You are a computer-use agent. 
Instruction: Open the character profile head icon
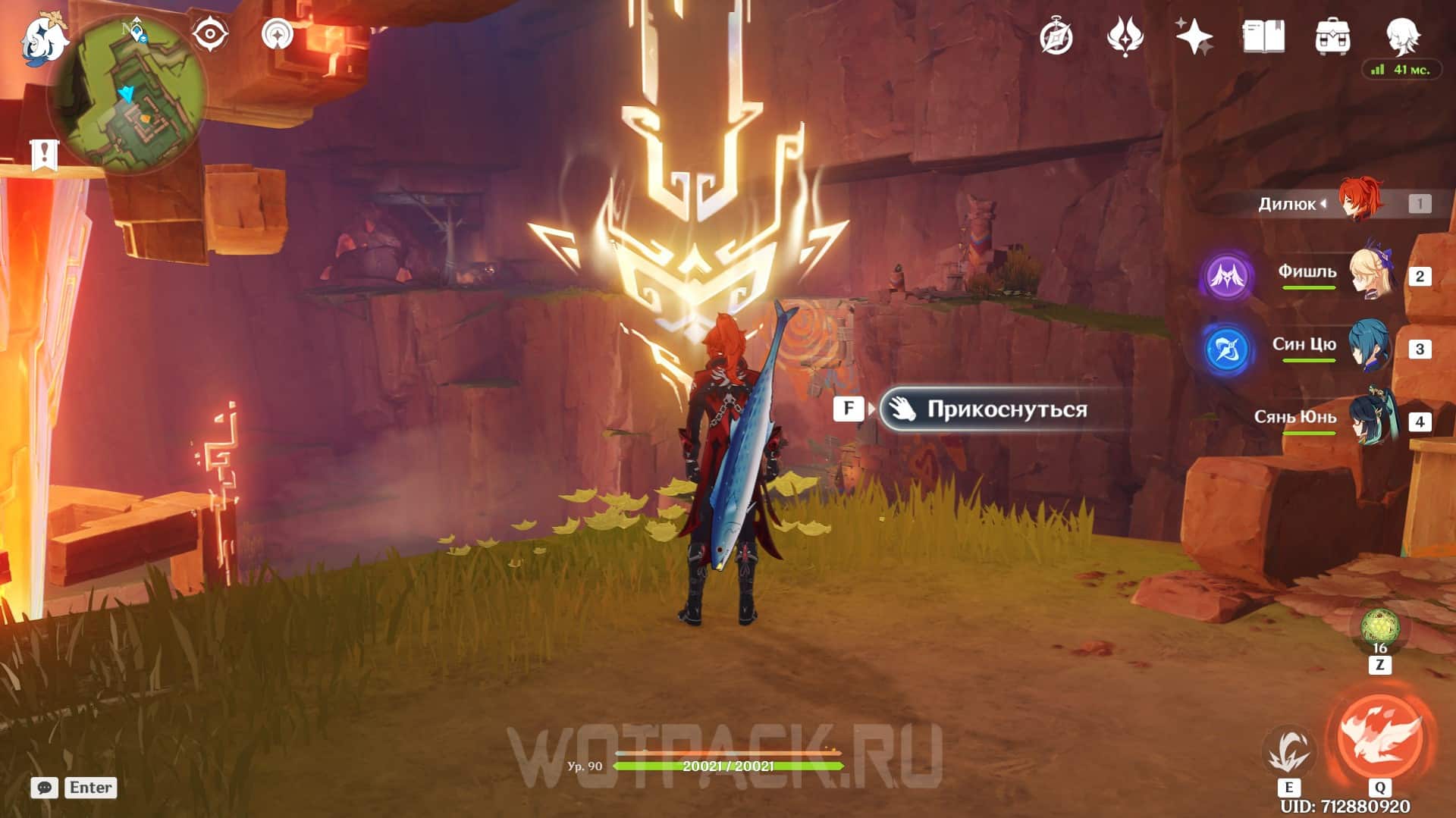[x=1402, y=35]
